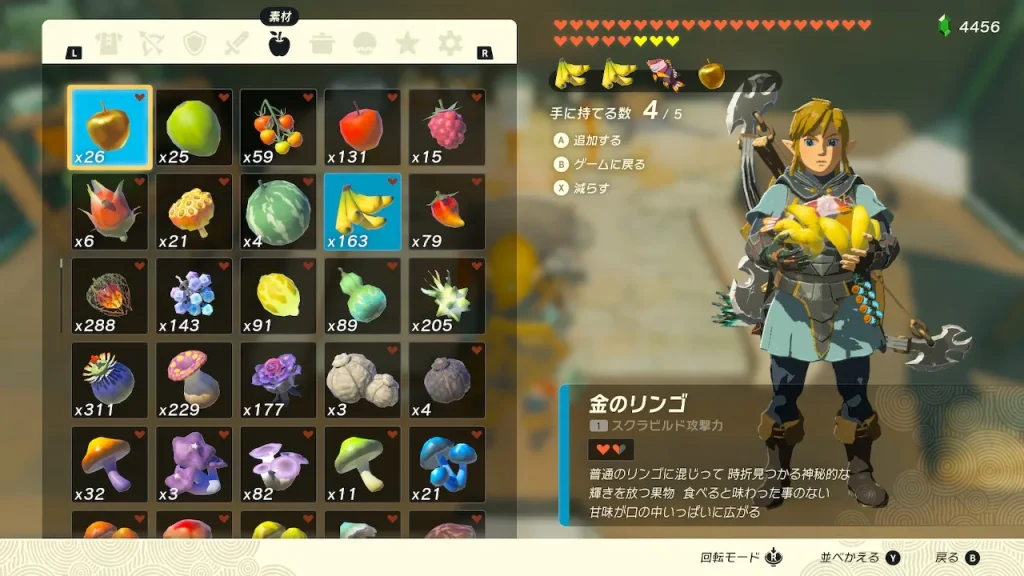Choose the yellow lemon-shaped fruit with 91

tap(278, 296)
